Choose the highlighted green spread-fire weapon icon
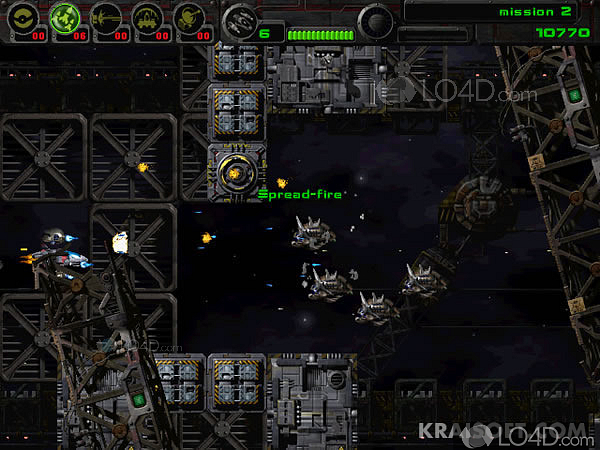The width and height of the screenshot is (600, 450). pyautogui.click(x=66, y=15)
